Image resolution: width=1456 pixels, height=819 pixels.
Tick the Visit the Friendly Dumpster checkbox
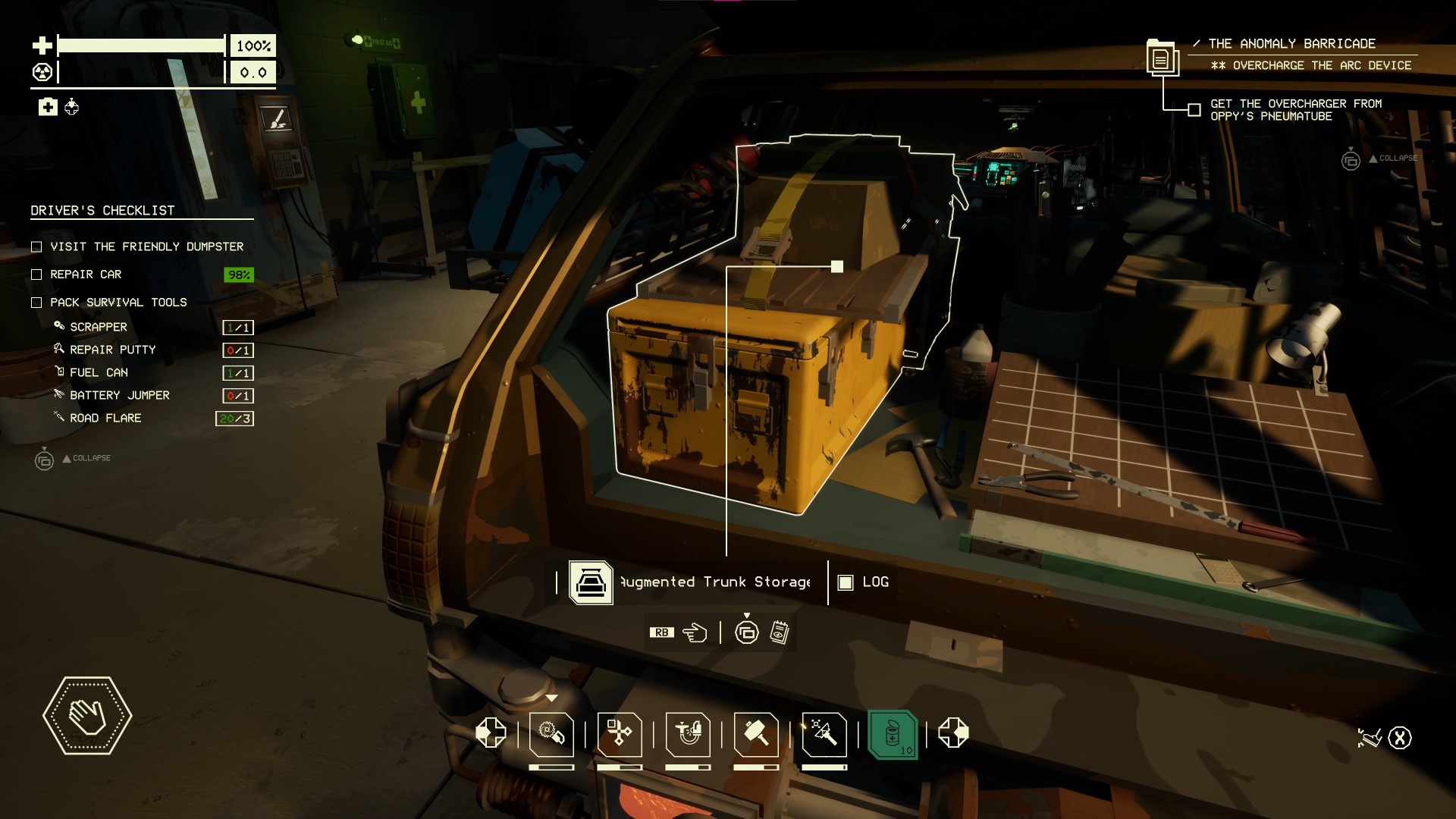point(36,247)
